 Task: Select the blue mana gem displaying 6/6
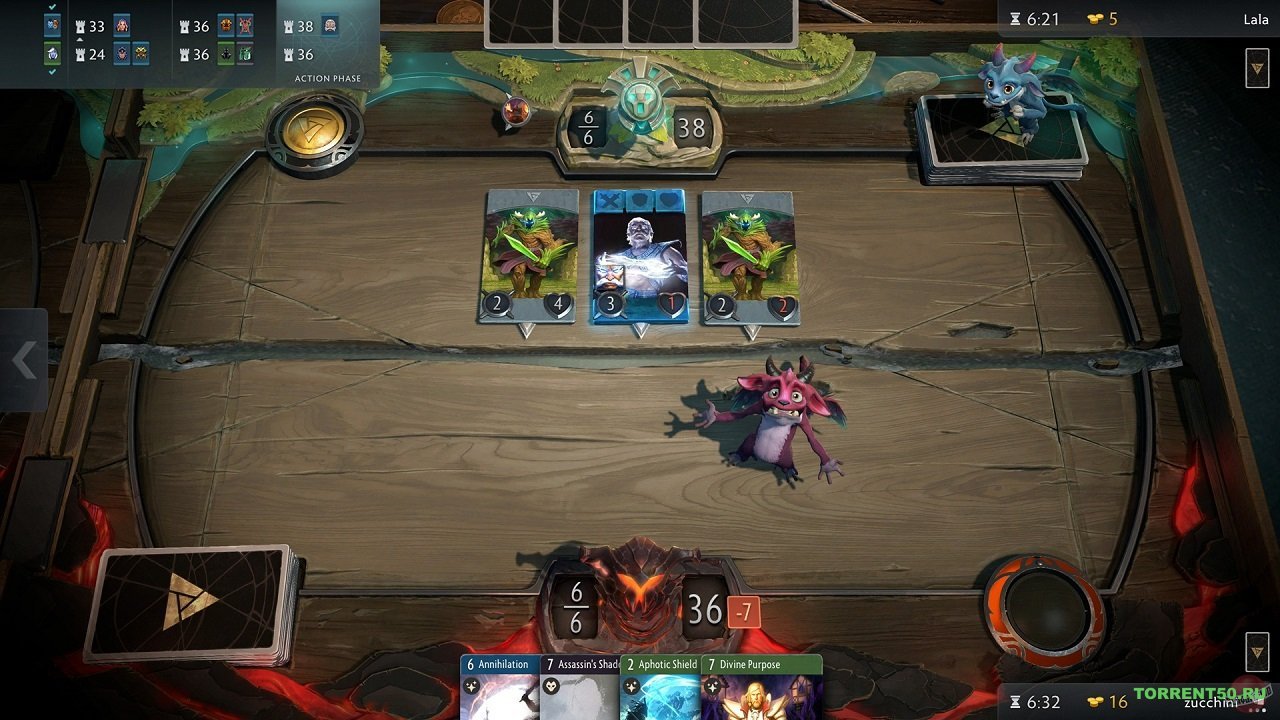(x=585, y=125)
